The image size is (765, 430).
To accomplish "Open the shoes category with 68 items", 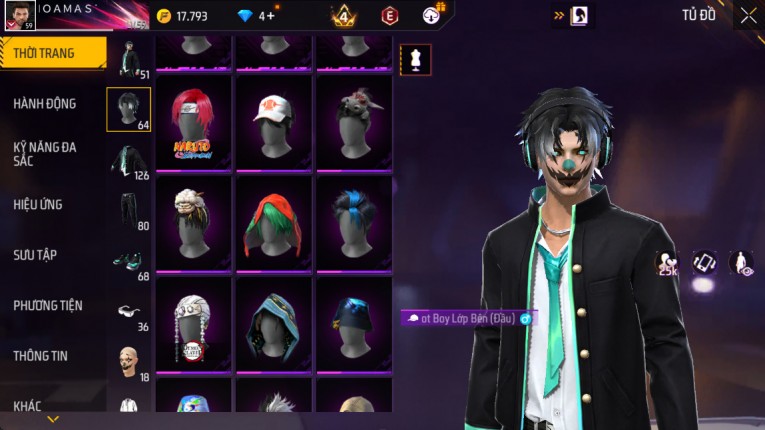I will coord(129,260).
